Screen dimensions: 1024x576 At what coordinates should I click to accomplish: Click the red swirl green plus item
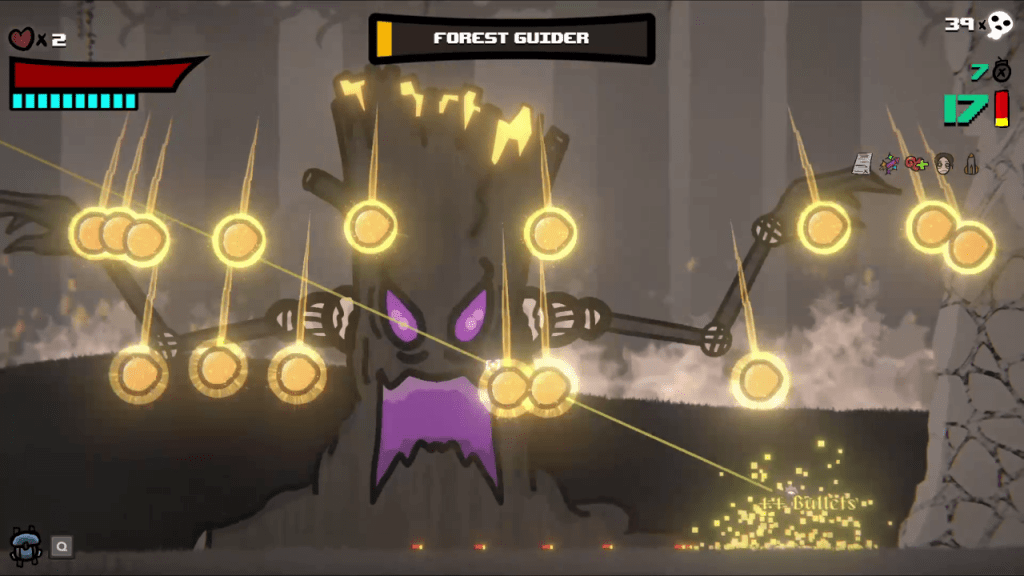tap(916, 163)
